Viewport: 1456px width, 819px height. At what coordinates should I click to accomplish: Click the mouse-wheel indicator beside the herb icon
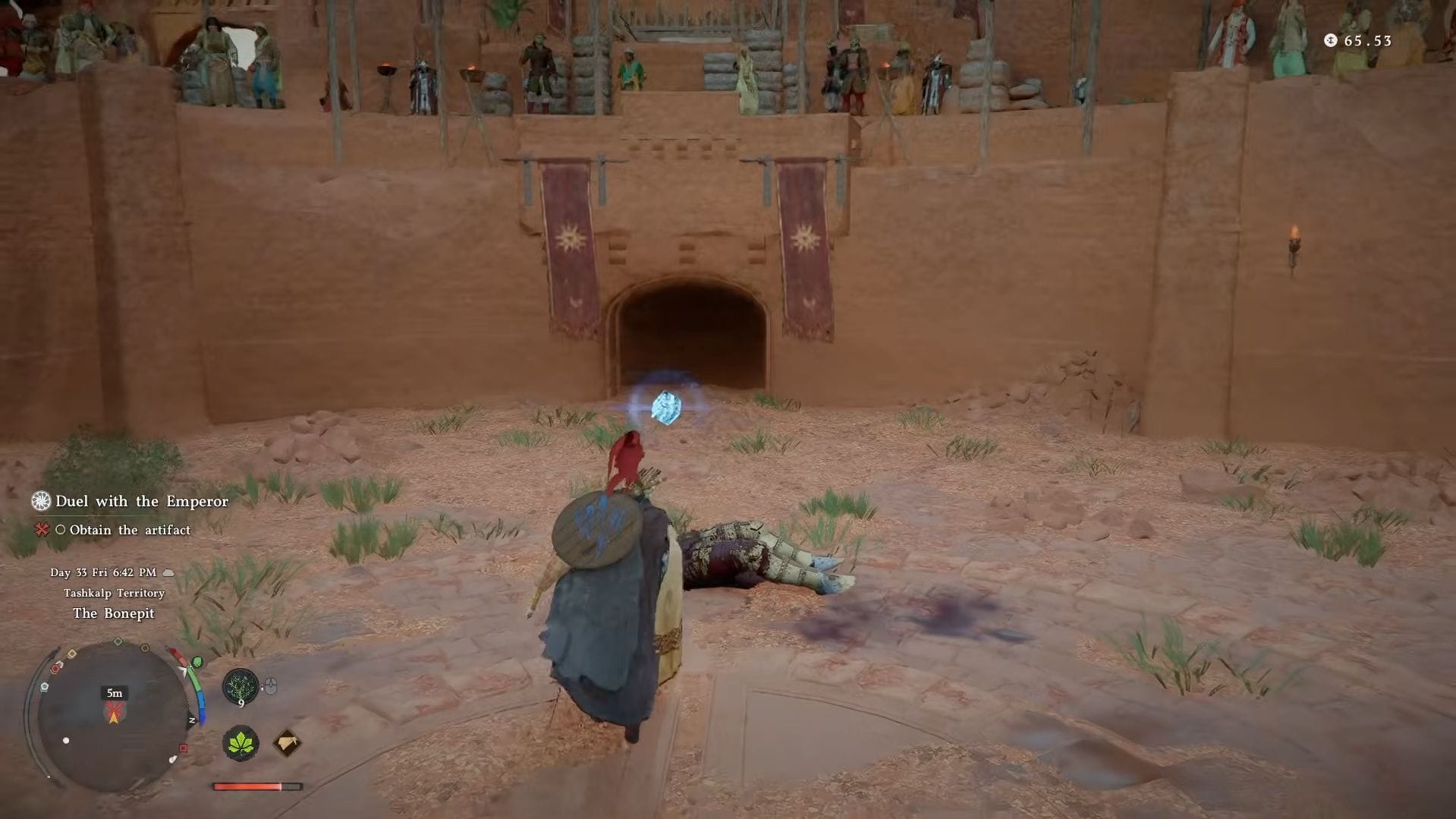pos(271,685)
